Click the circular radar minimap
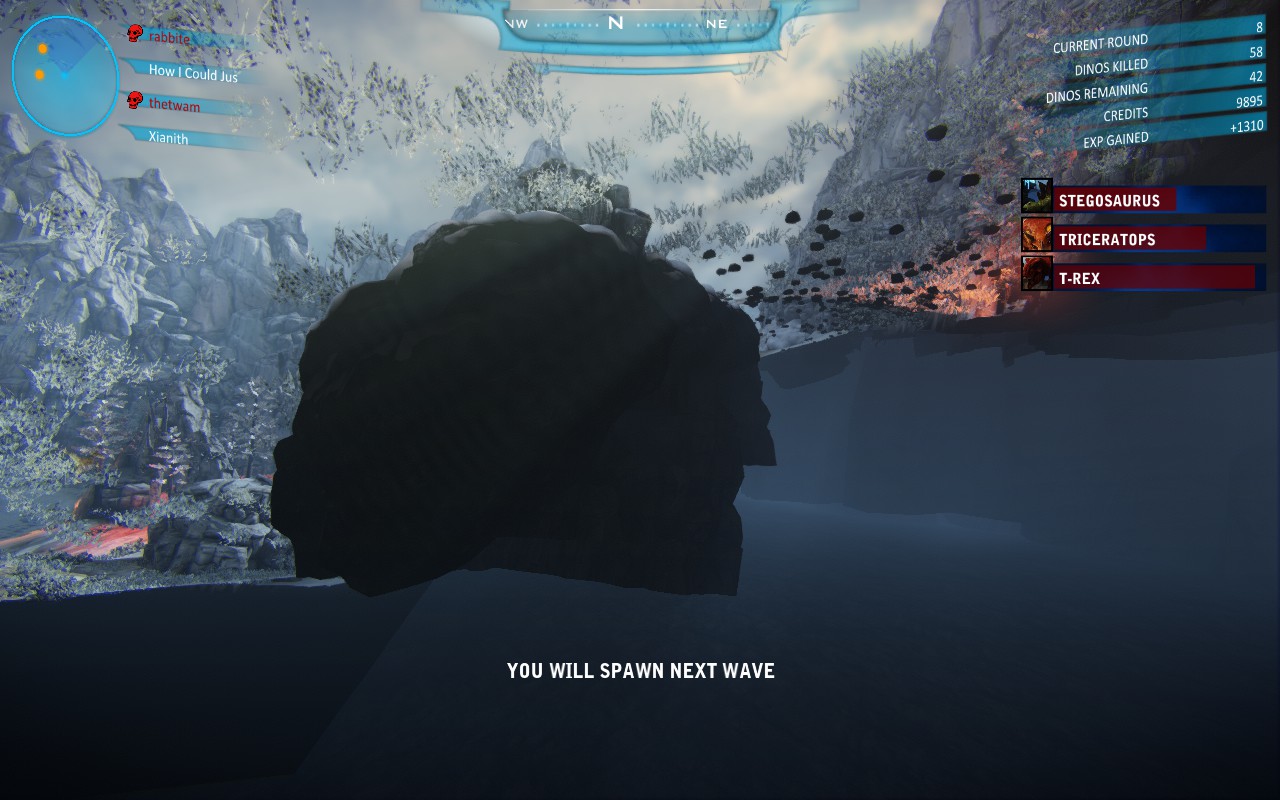This screenshot has width=1280, height=800. pyautogui.click(x=65, y=76)
